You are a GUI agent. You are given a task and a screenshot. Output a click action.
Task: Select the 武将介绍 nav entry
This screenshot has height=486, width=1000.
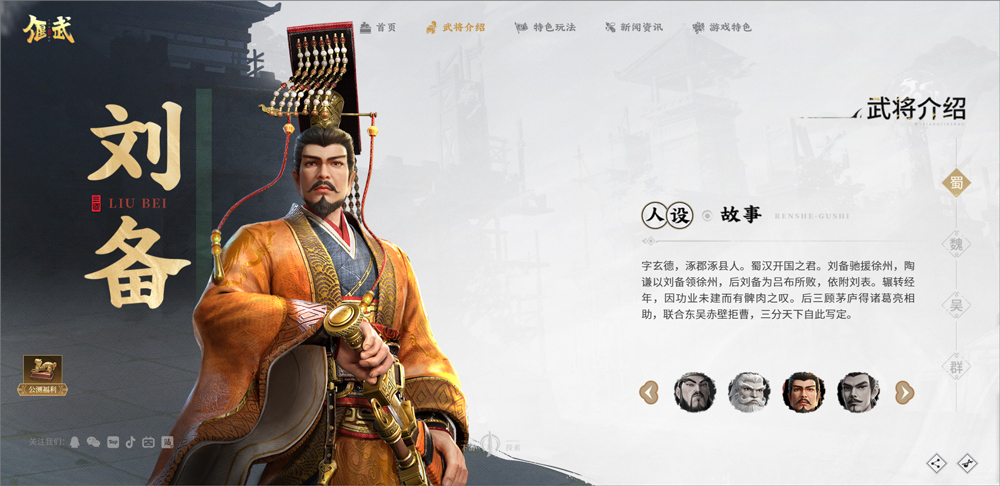[x=455, y=27]
